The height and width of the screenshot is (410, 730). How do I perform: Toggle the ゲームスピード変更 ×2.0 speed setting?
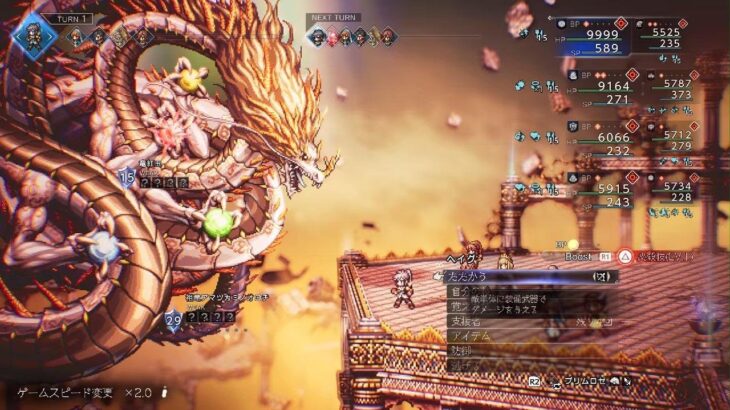coord(90,392)
